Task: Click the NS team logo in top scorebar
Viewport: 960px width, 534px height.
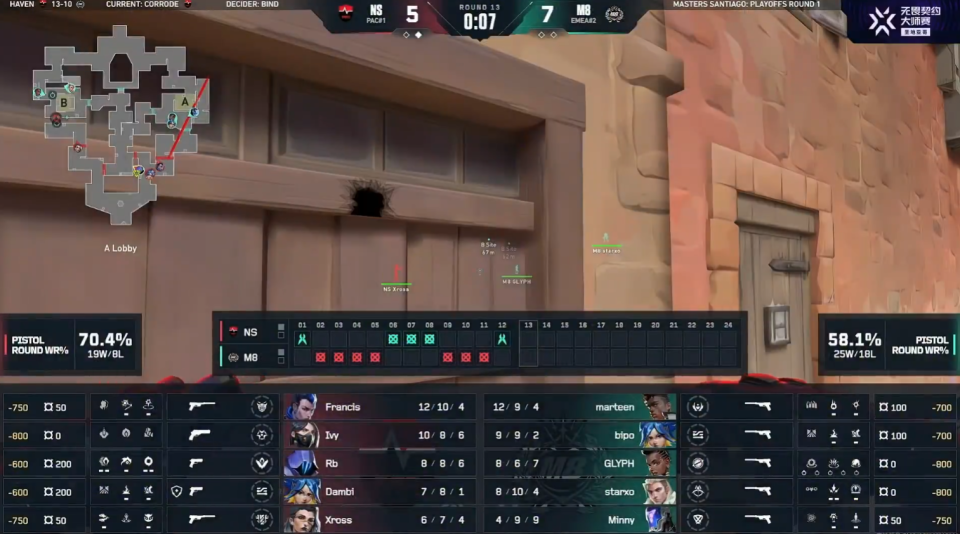Action: 347,15
